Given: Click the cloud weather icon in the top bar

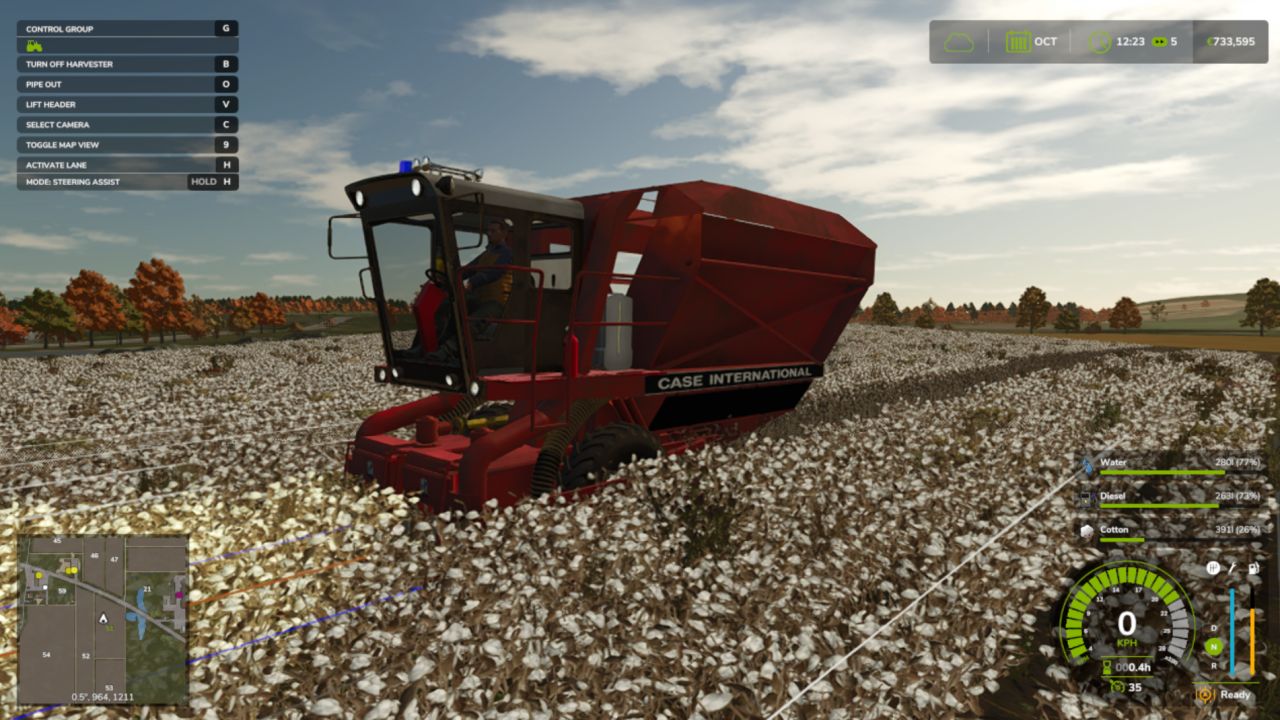Looking at the screenshot, I should point(959,42).
